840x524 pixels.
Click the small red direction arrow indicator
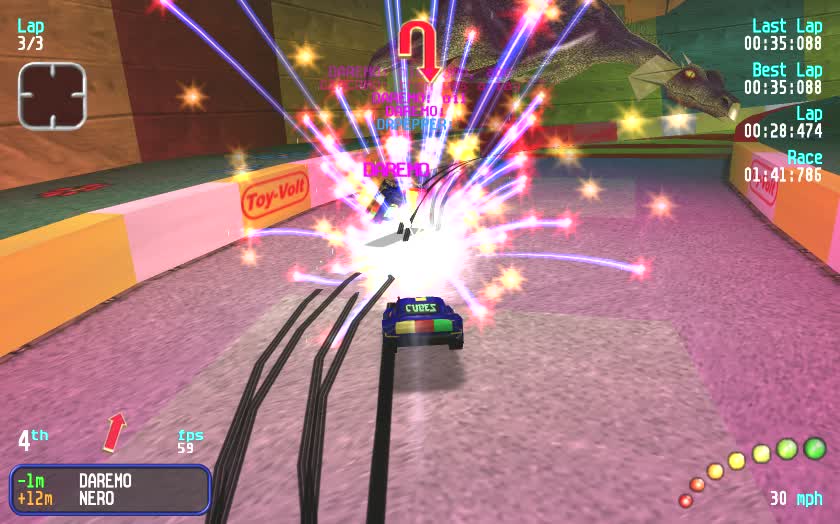coord(115,431)
